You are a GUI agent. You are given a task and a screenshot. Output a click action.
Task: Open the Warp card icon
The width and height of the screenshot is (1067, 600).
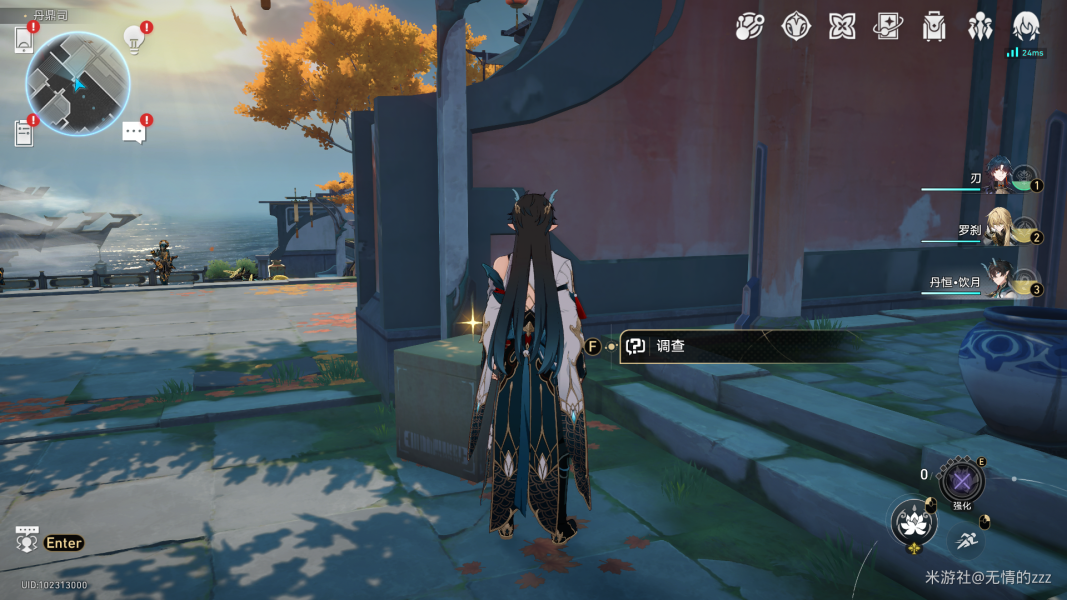click(x=888, y=26)
